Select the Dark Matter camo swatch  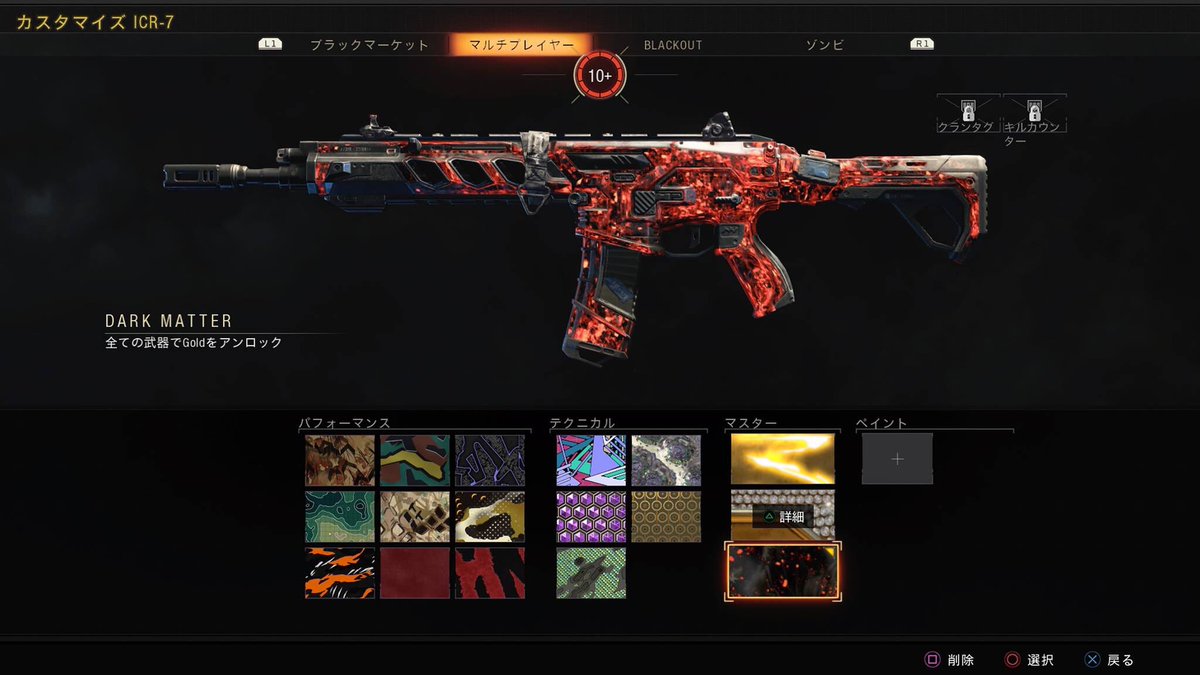[x=783, y=572]
